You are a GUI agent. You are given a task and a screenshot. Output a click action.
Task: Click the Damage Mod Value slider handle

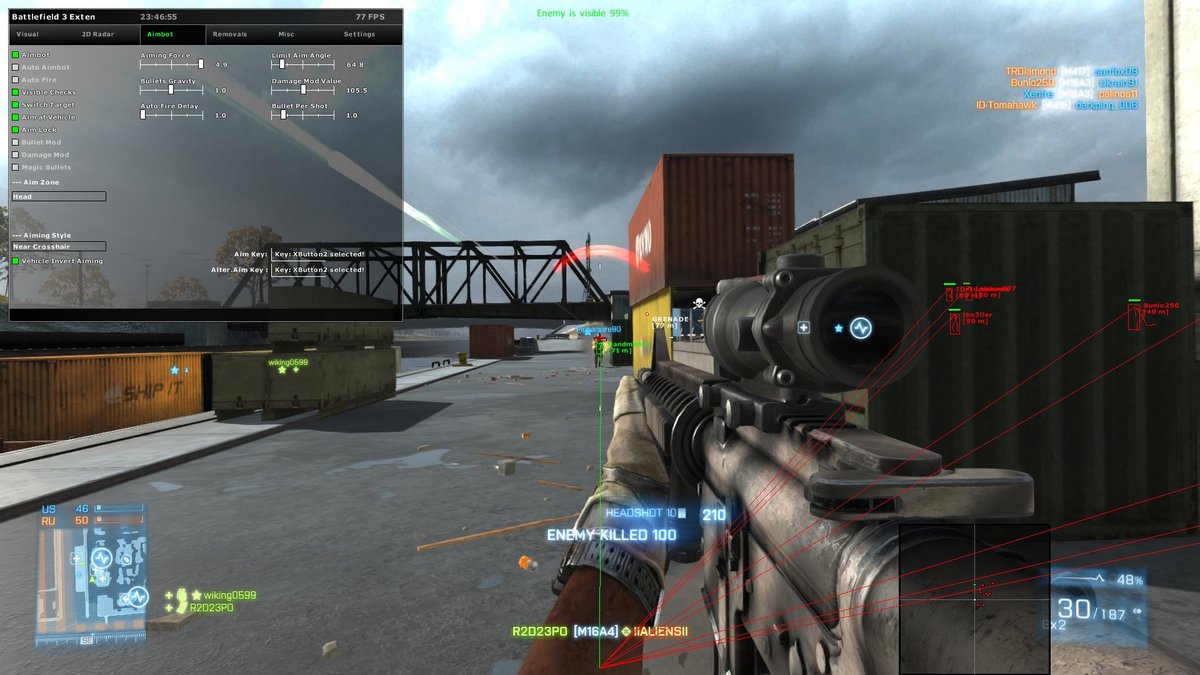click(x=303, y=90)
